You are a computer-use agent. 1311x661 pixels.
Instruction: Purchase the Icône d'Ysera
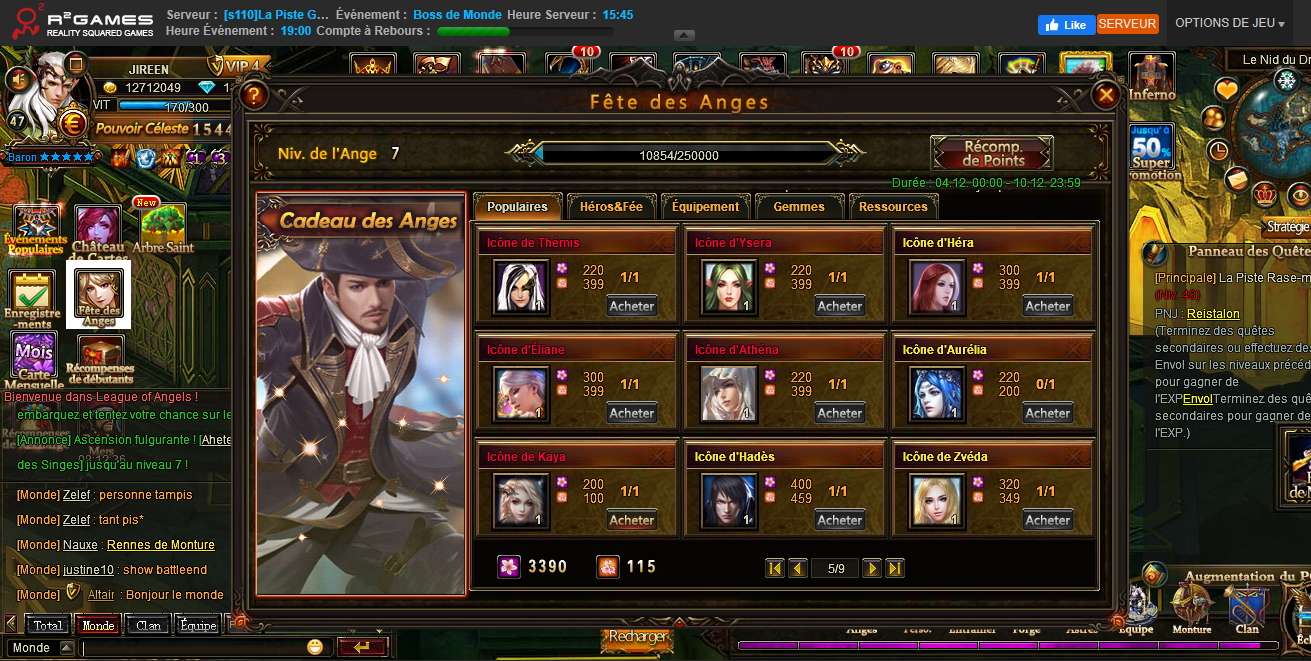(840, 306)
